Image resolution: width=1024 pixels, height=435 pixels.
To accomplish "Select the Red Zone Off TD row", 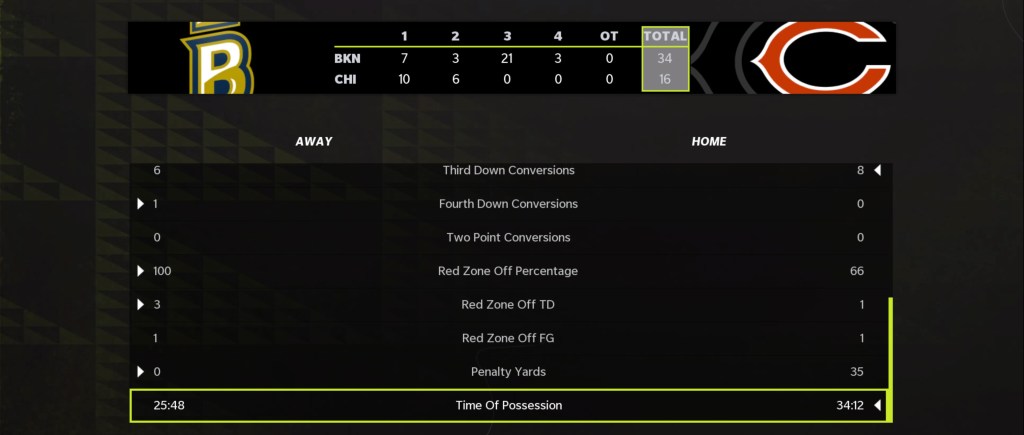I will [x=509, y=305].
